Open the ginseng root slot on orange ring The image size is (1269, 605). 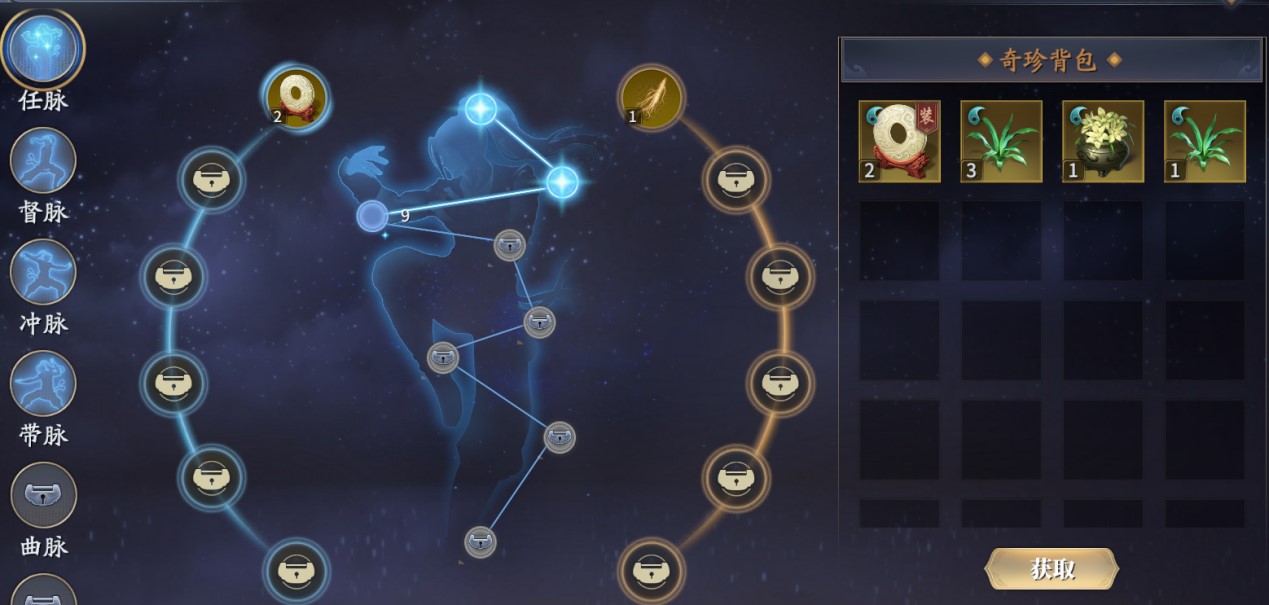651,98
